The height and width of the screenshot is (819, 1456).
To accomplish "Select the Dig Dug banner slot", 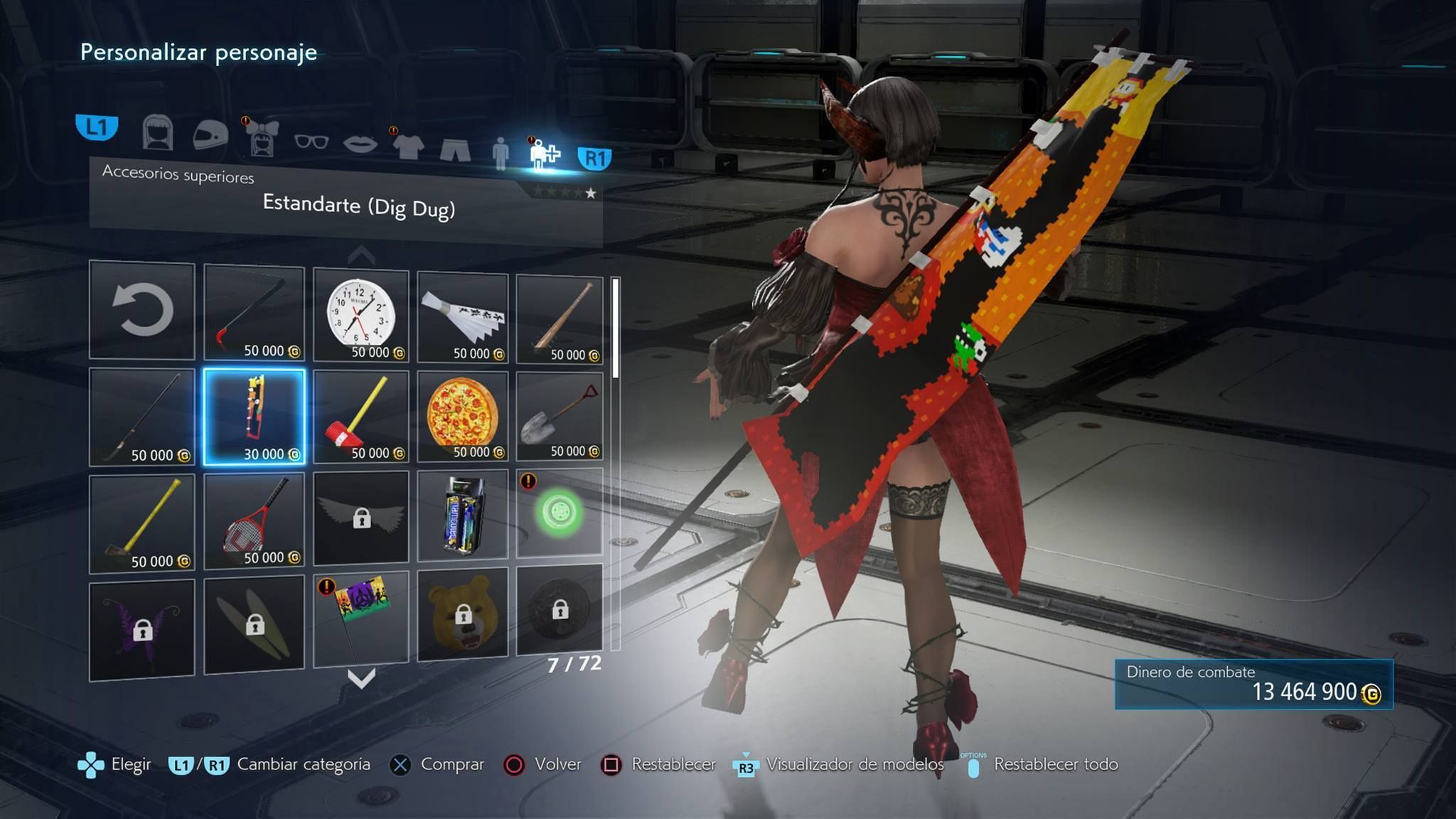I will pyautogui.click(x=254, y=417).
